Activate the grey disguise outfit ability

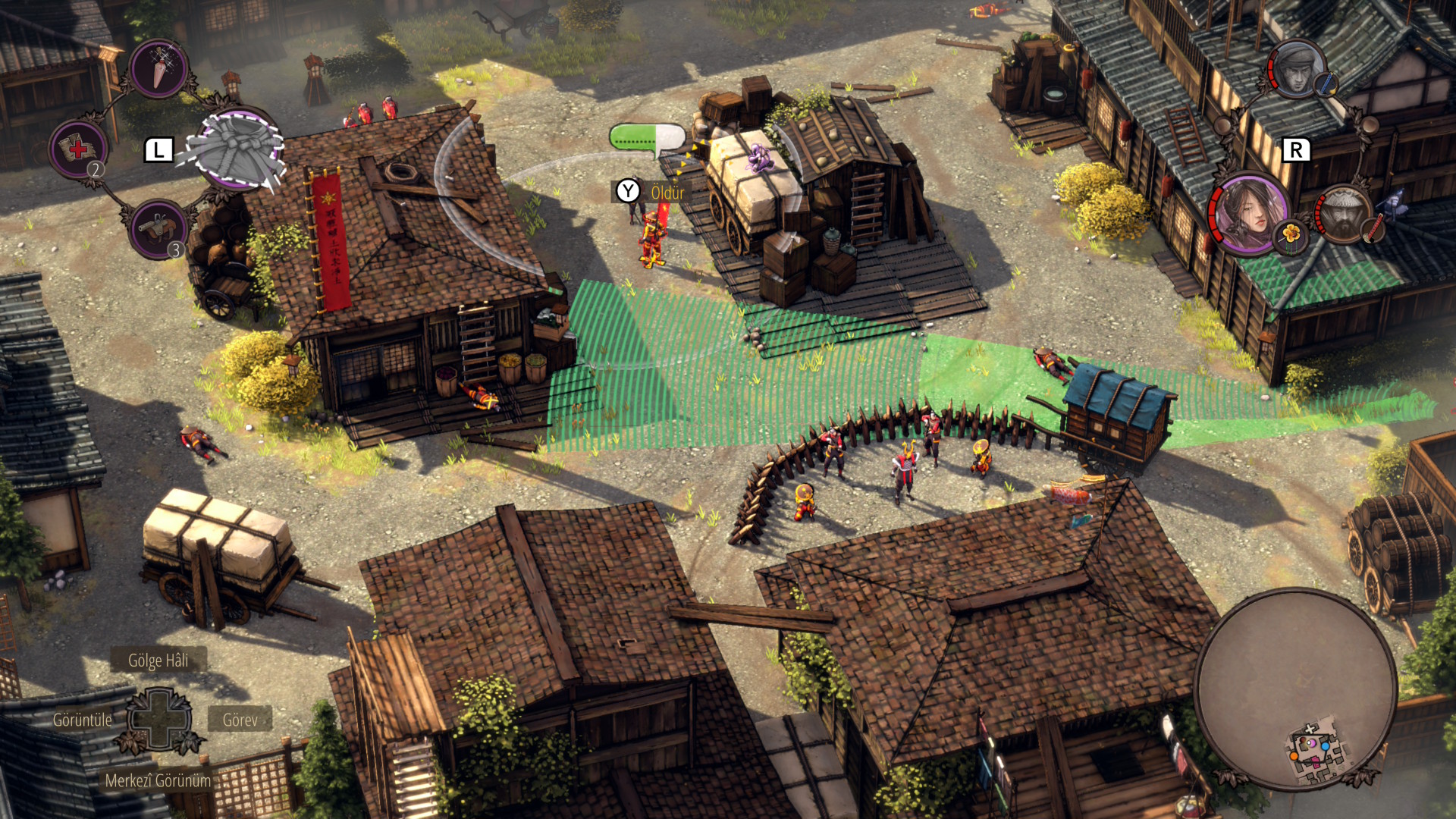point(237,149)
